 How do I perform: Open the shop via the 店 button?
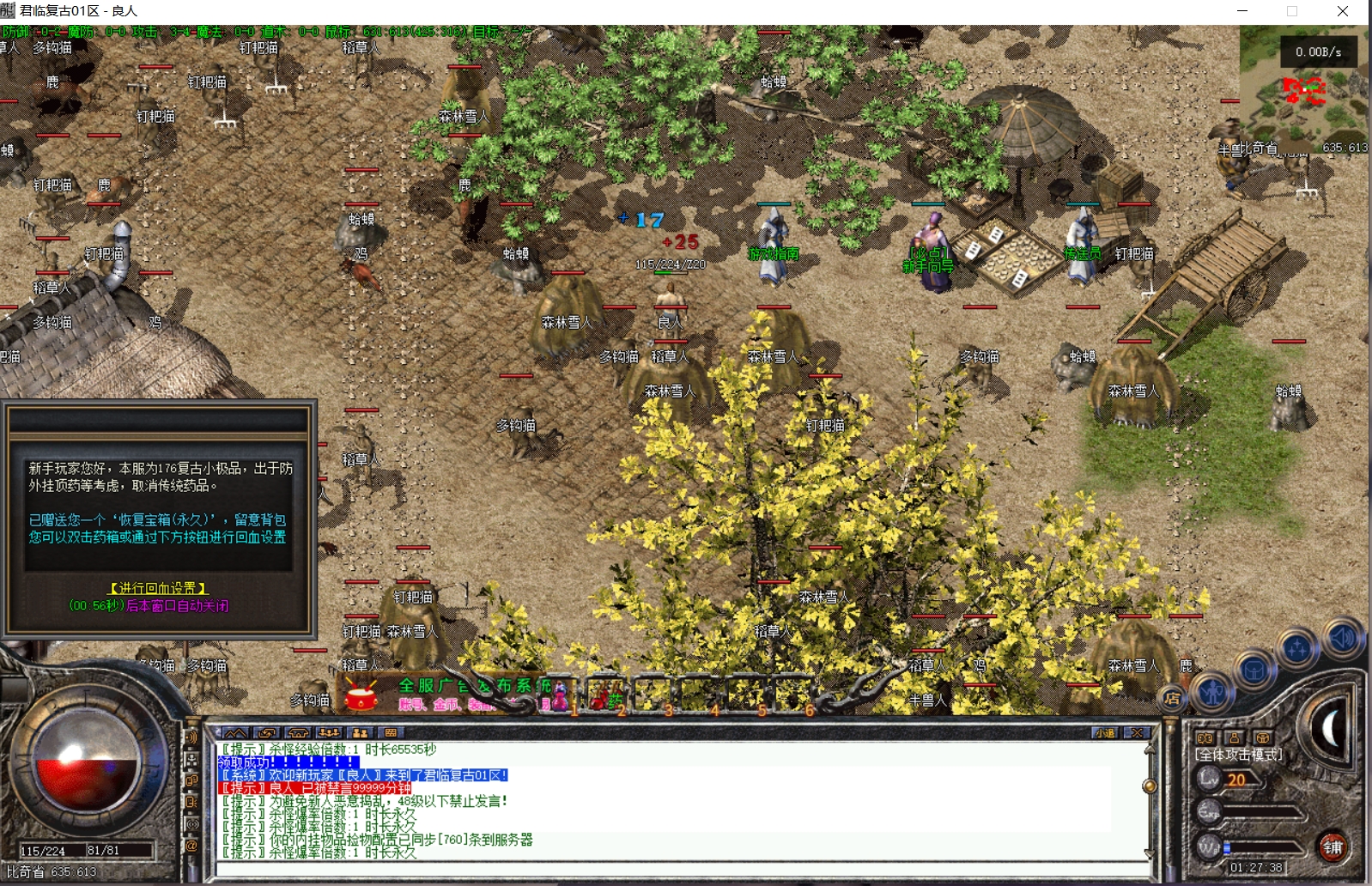click(1172, 698)
